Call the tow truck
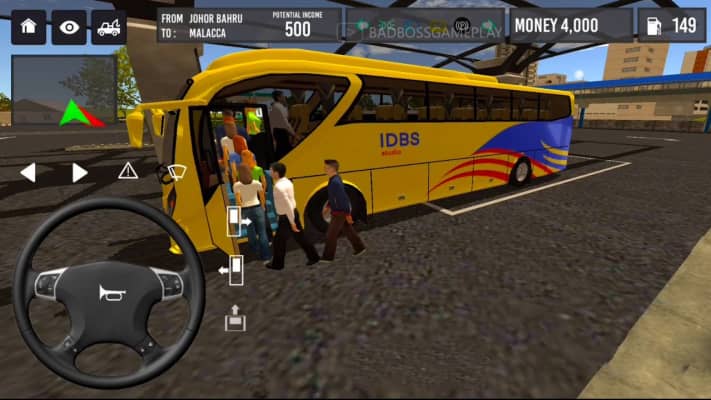 (x=108, y=27)
